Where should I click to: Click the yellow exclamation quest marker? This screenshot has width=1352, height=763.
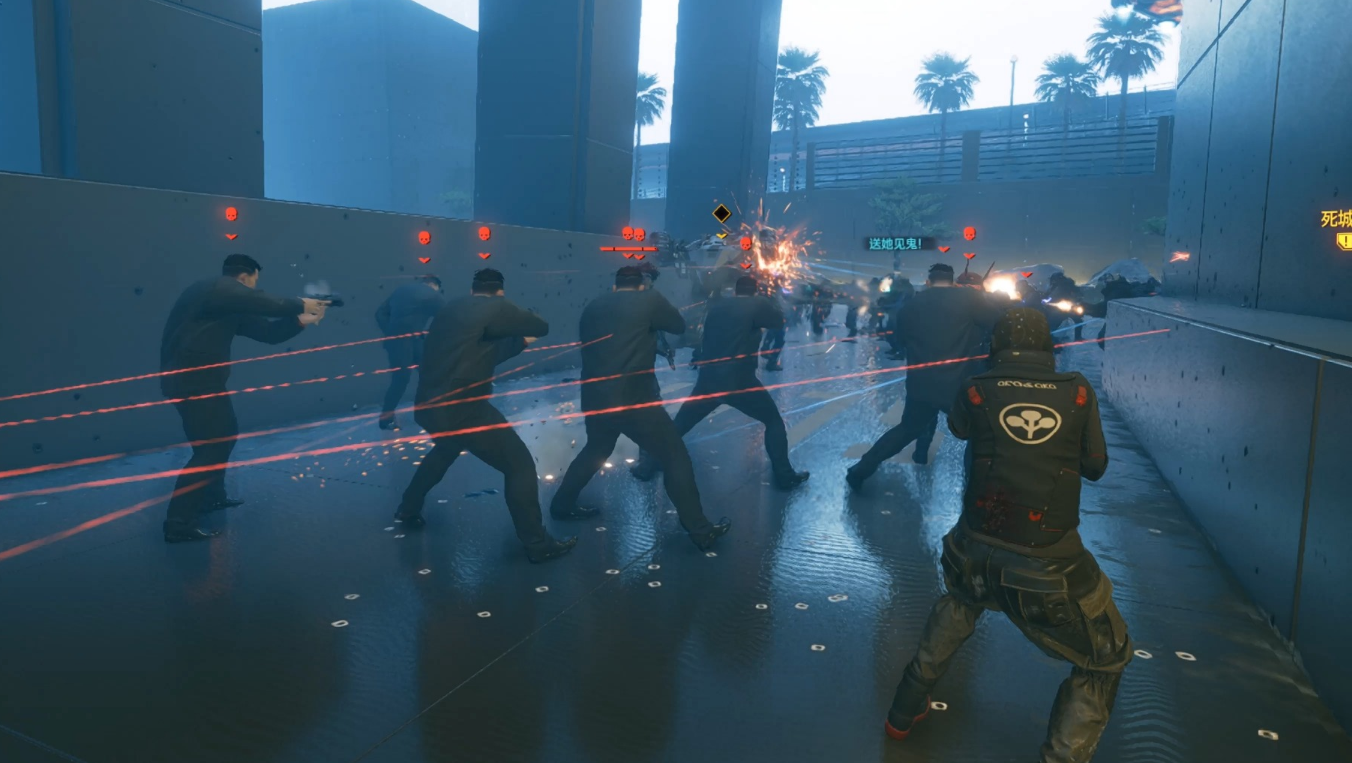[x=1344, y=241]
